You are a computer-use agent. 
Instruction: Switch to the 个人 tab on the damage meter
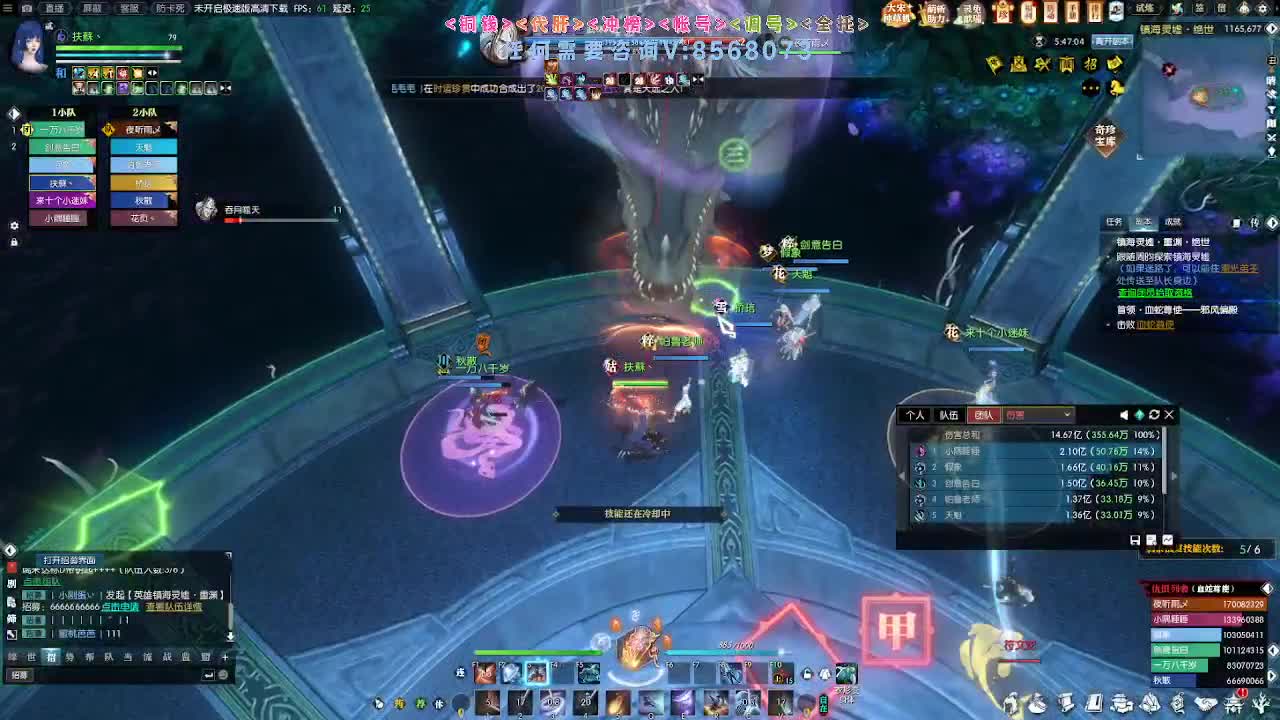913,415
